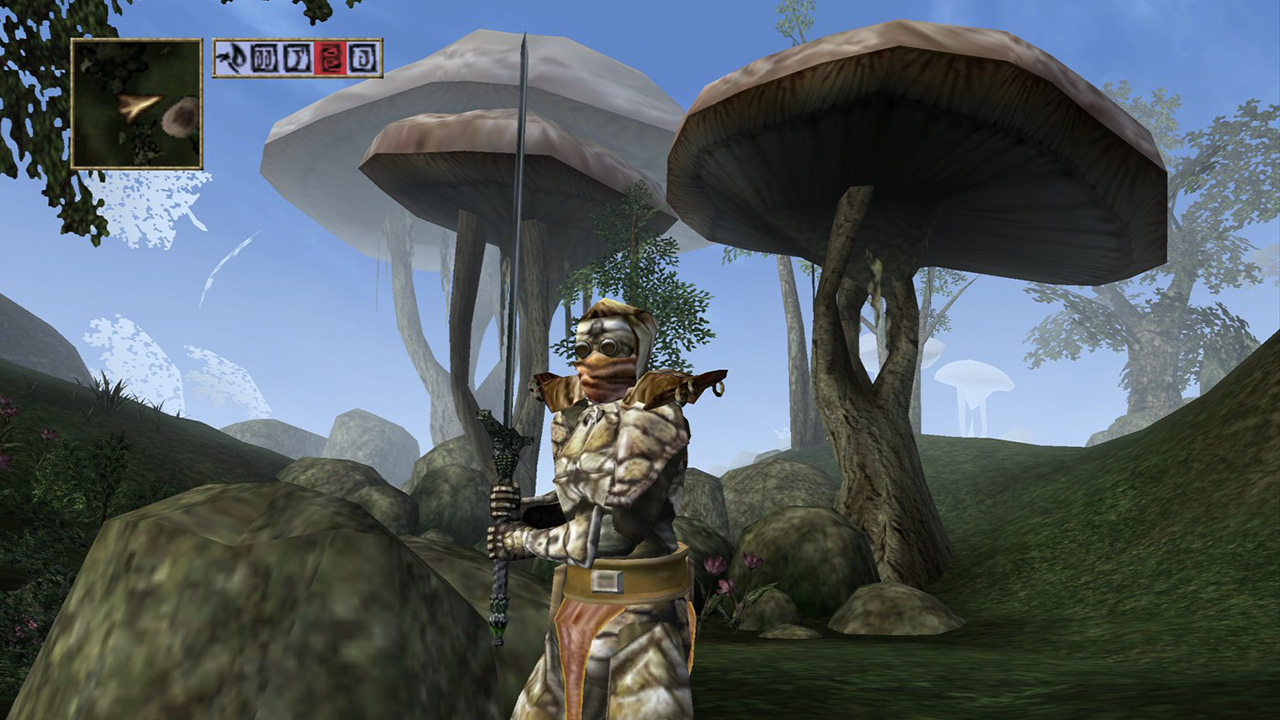
Task: Select the red-highlighted magic effect icon
Action: point(330,58)
